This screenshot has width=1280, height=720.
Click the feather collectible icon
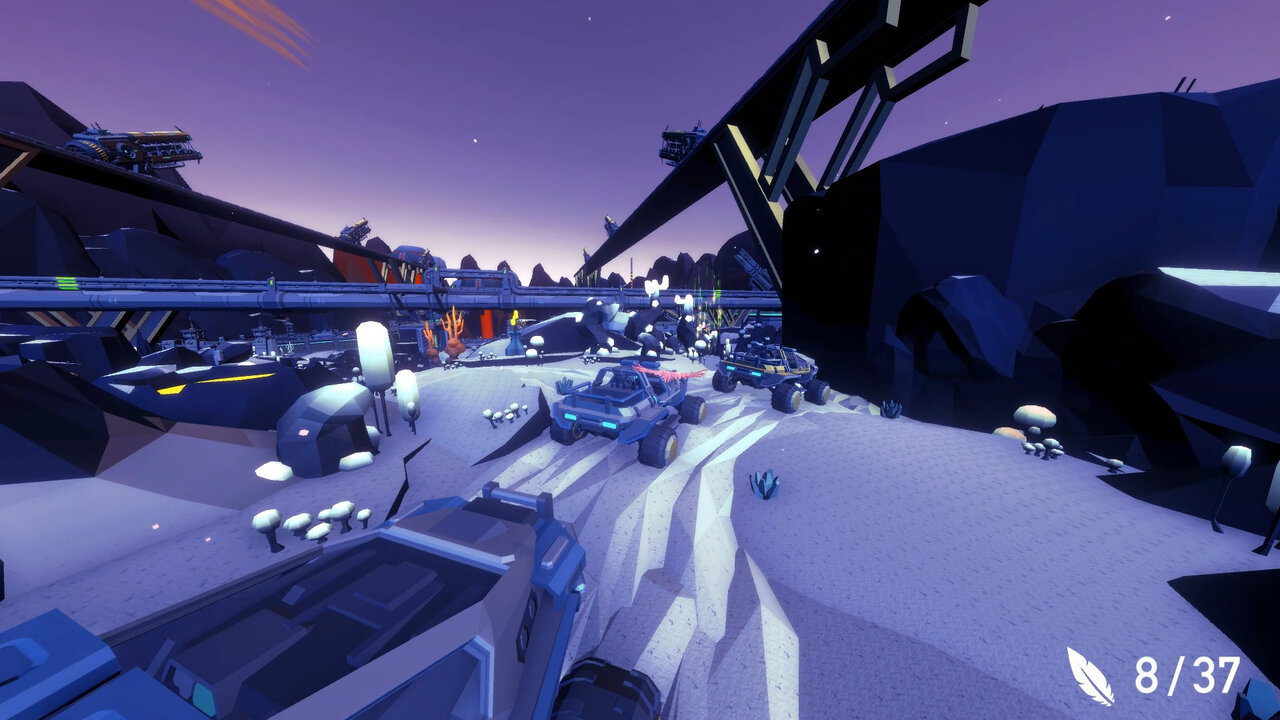(x=1090, y=676)
